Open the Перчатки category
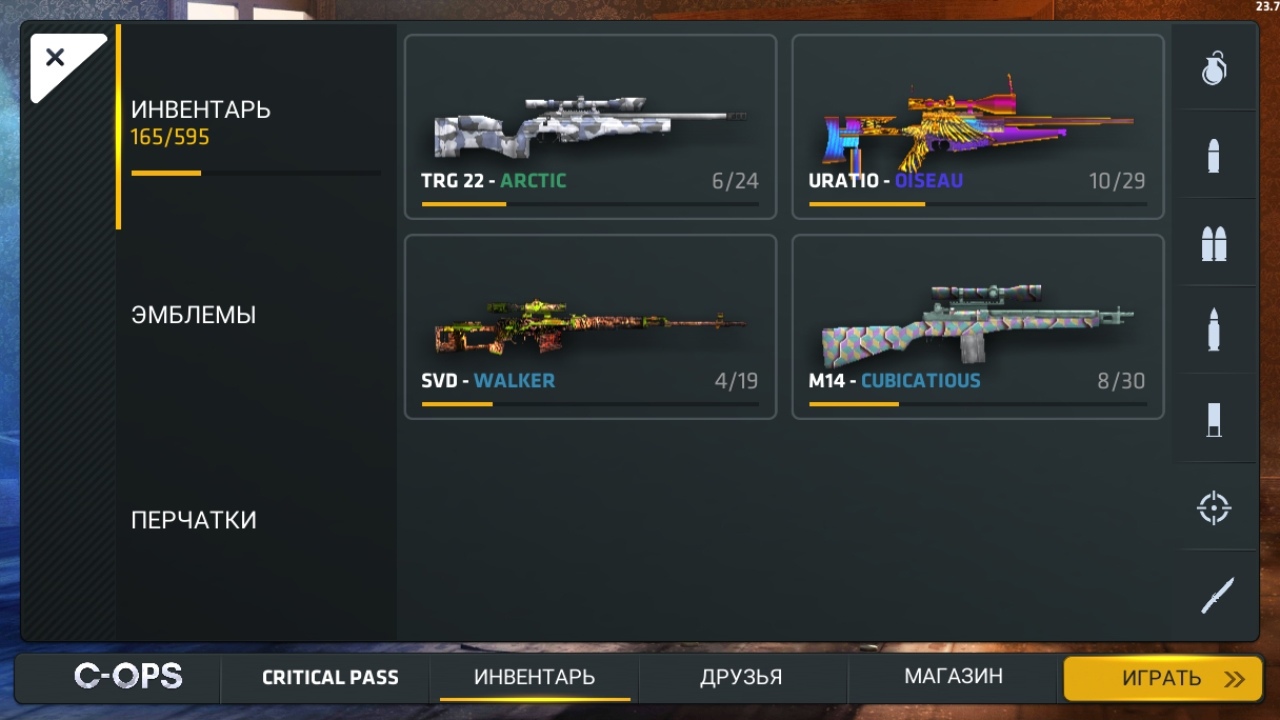1280x720 pixels. (194, 520)
